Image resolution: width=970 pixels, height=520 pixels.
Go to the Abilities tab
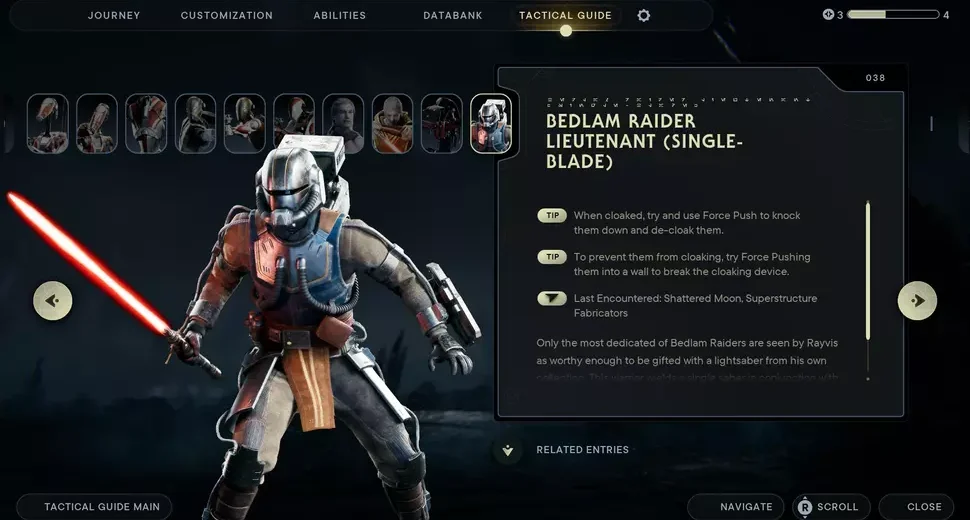tap(339, 16)
